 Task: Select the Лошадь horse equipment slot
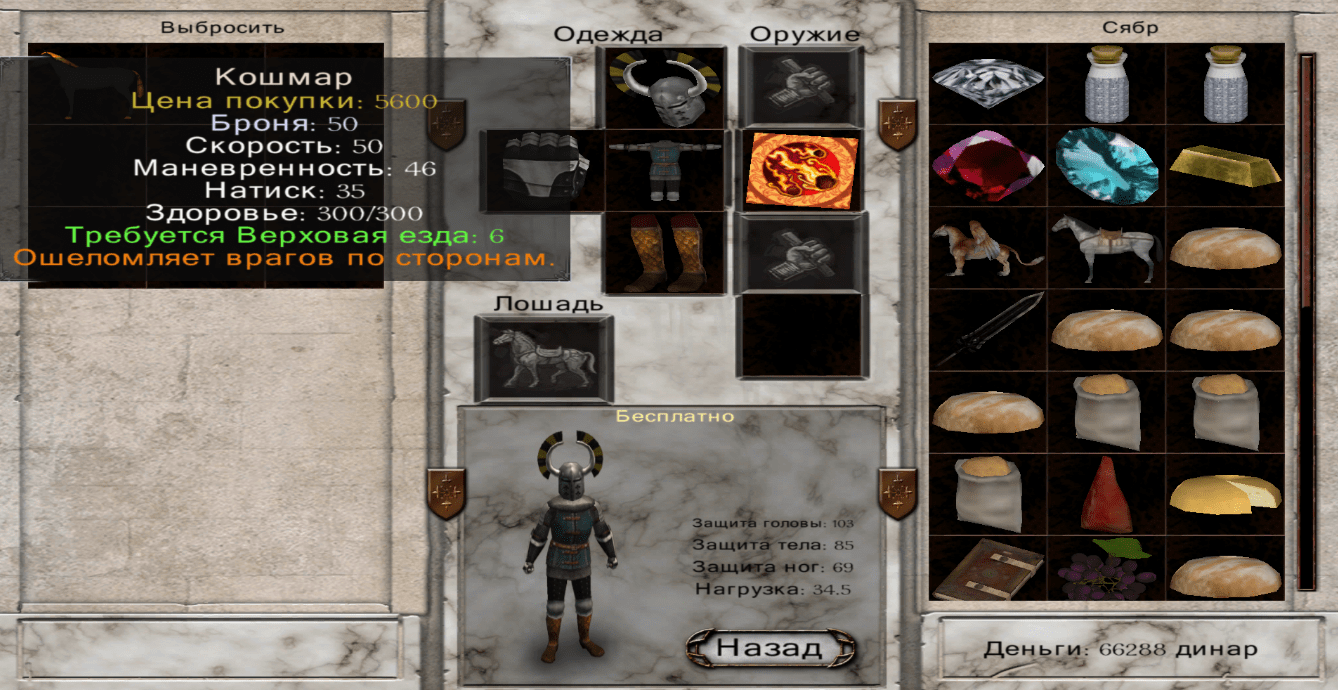(543, 359)
